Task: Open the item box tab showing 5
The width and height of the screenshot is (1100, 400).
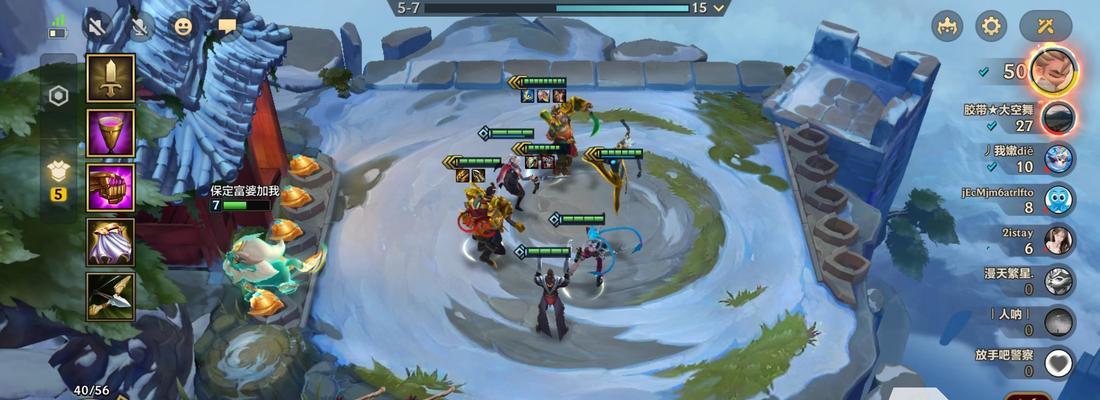Action: [59, 178]
